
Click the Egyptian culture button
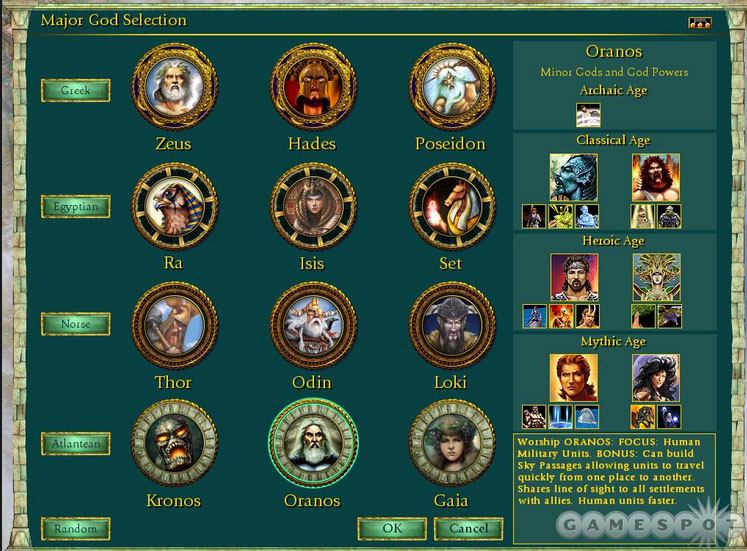click(76, 207)
